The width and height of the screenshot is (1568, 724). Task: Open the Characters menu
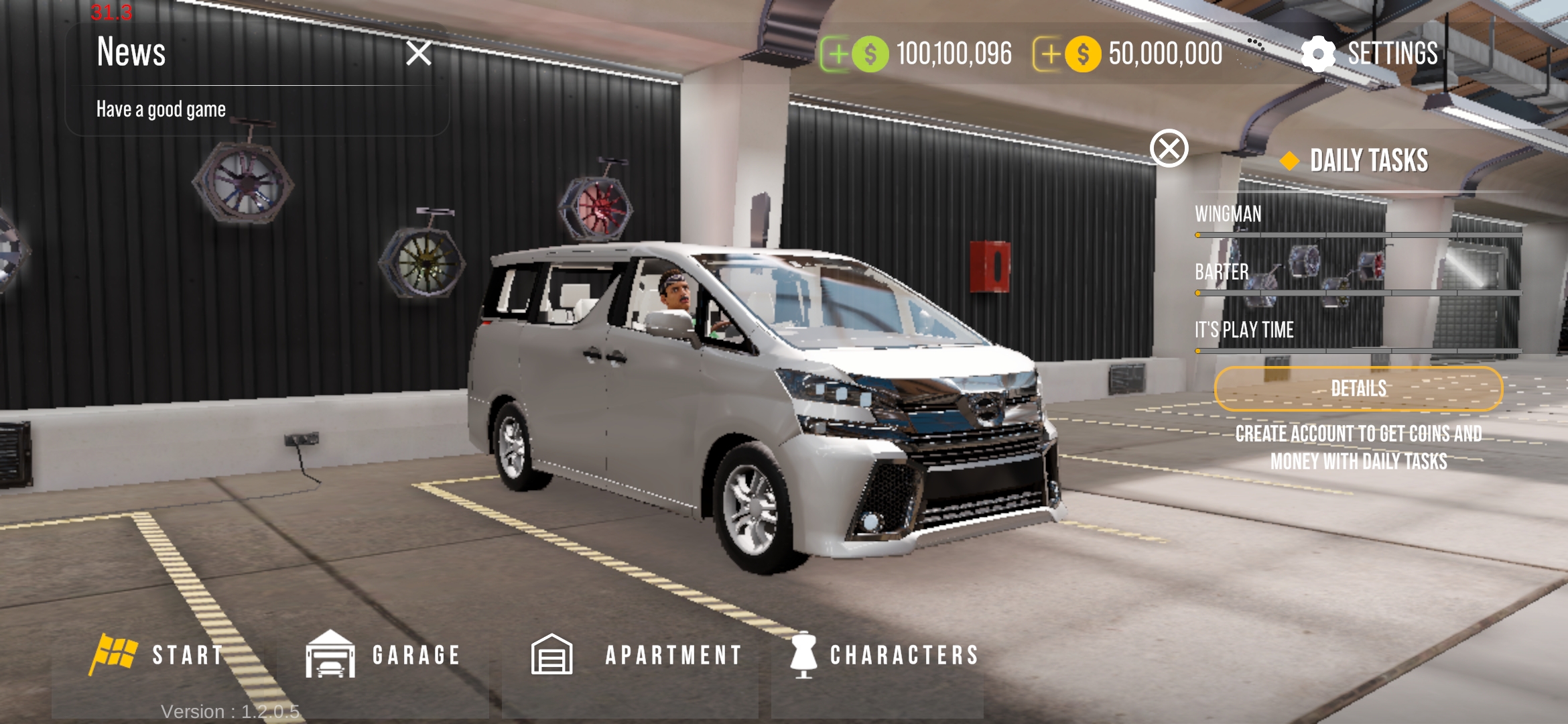pos(885,655)
